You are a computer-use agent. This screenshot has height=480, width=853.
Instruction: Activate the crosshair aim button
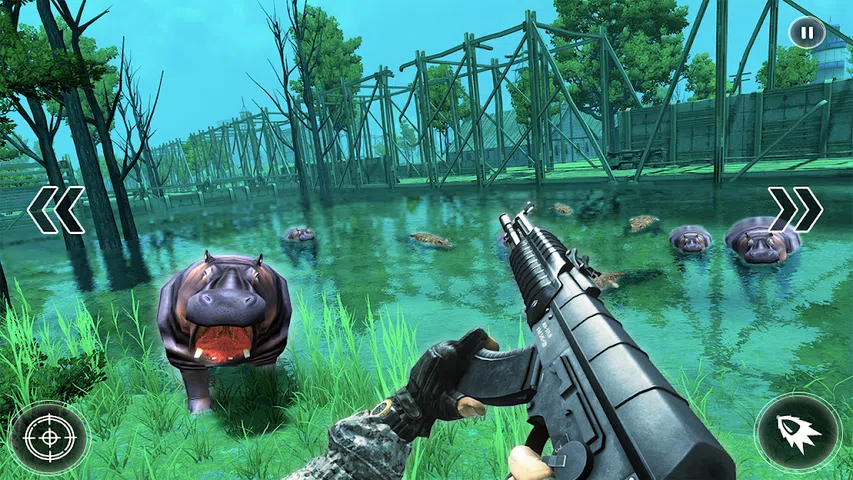(x=48, y=437)
